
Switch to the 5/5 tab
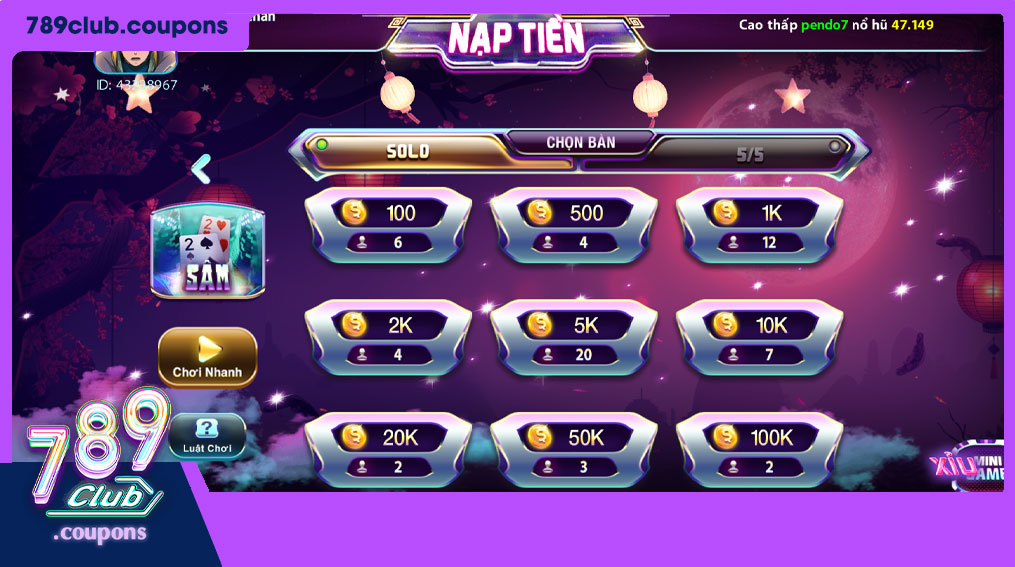[749, 154]
